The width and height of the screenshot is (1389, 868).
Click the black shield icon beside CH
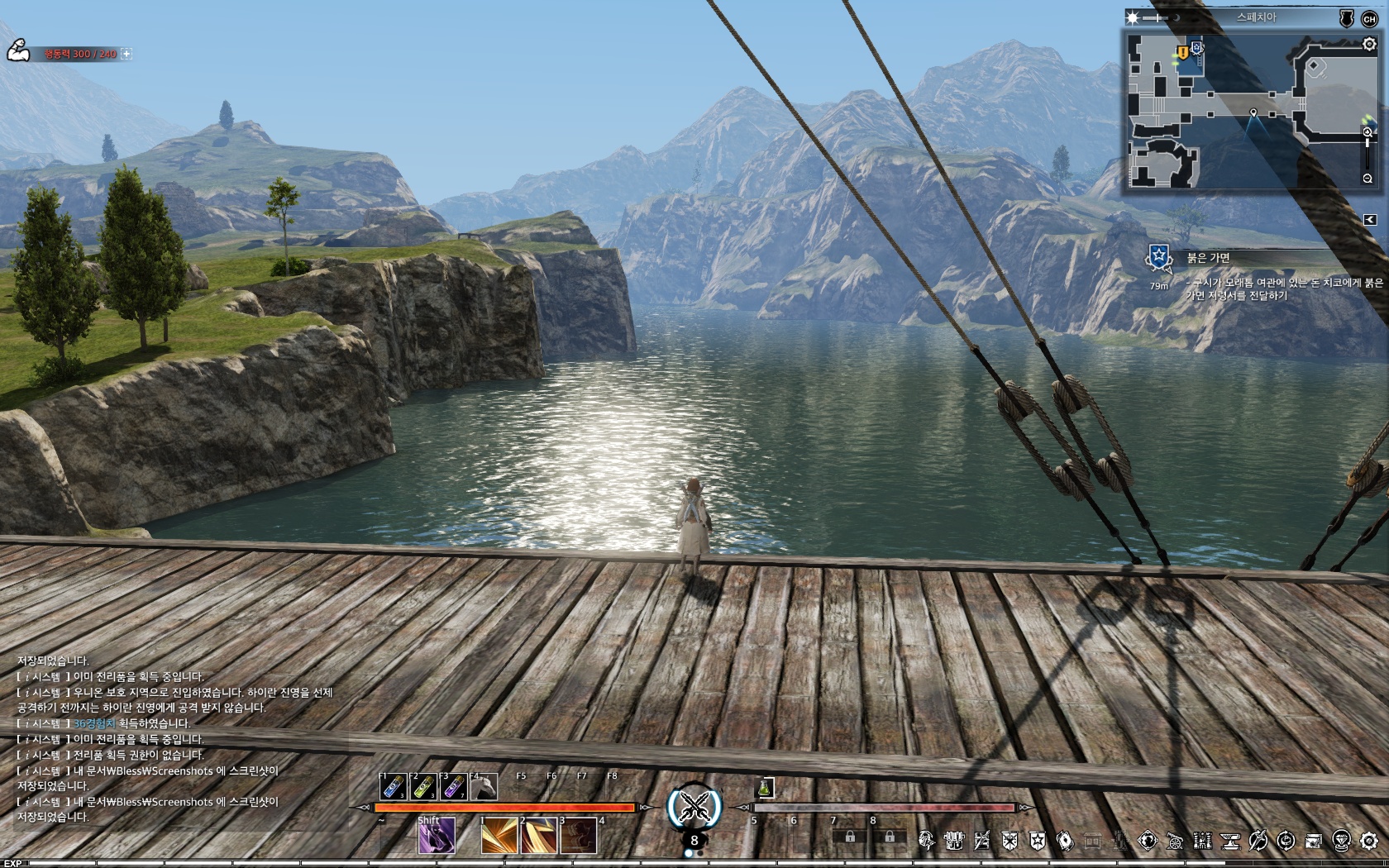[x=1347, y=18]
